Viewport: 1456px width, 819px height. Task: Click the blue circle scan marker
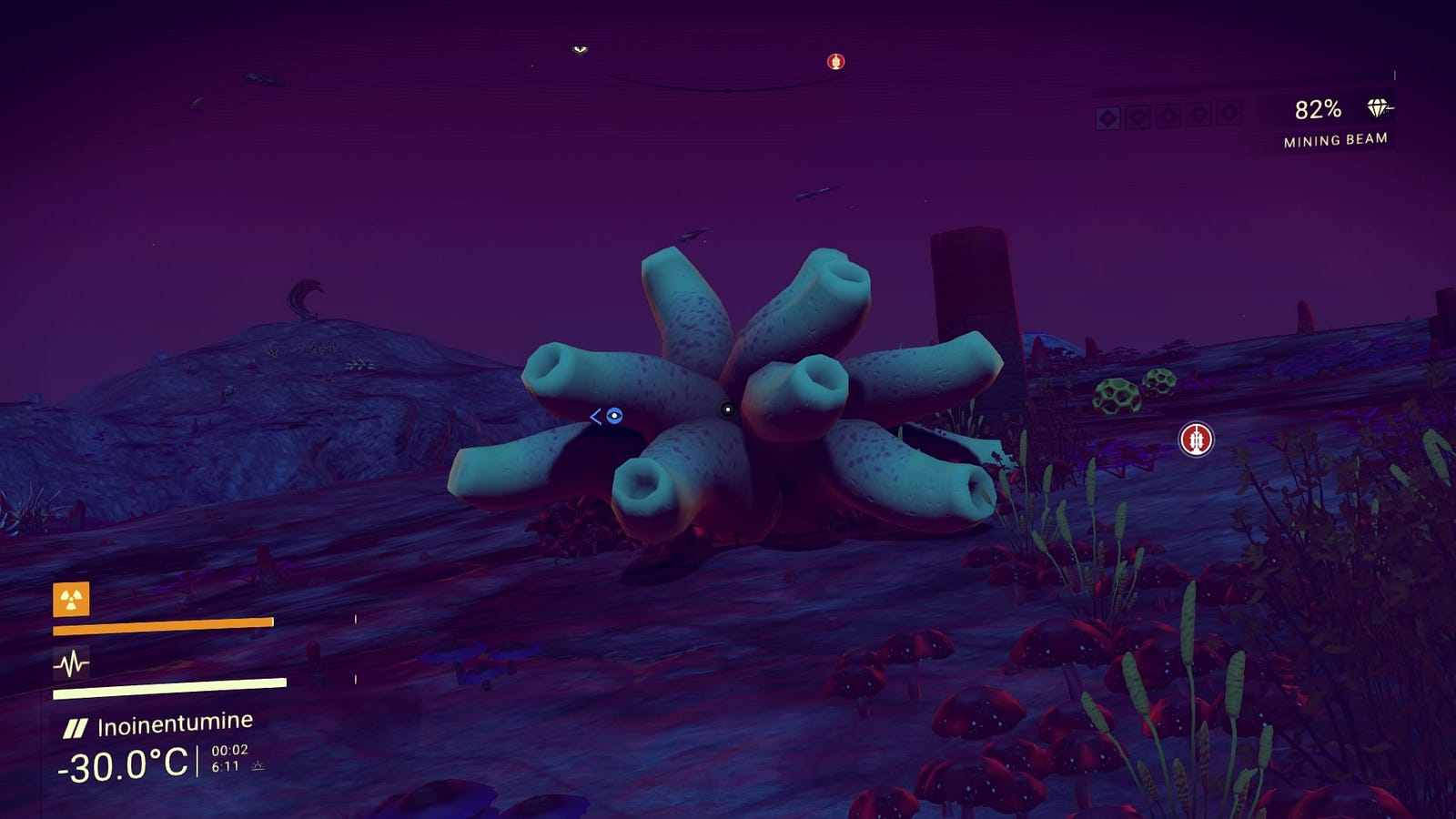614,416
